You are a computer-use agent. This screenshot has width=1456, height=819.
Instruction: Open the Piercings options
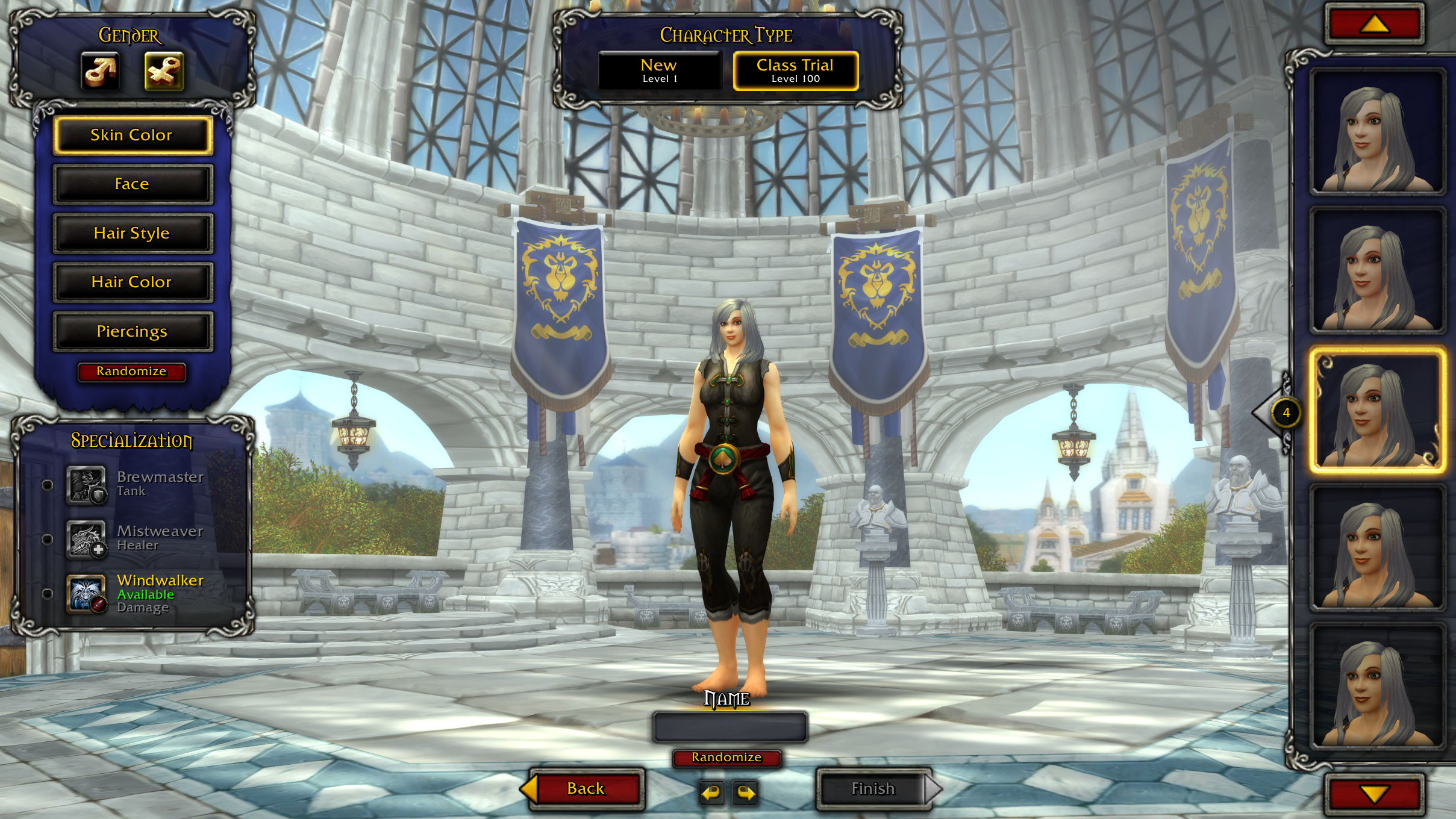[133, 331]
